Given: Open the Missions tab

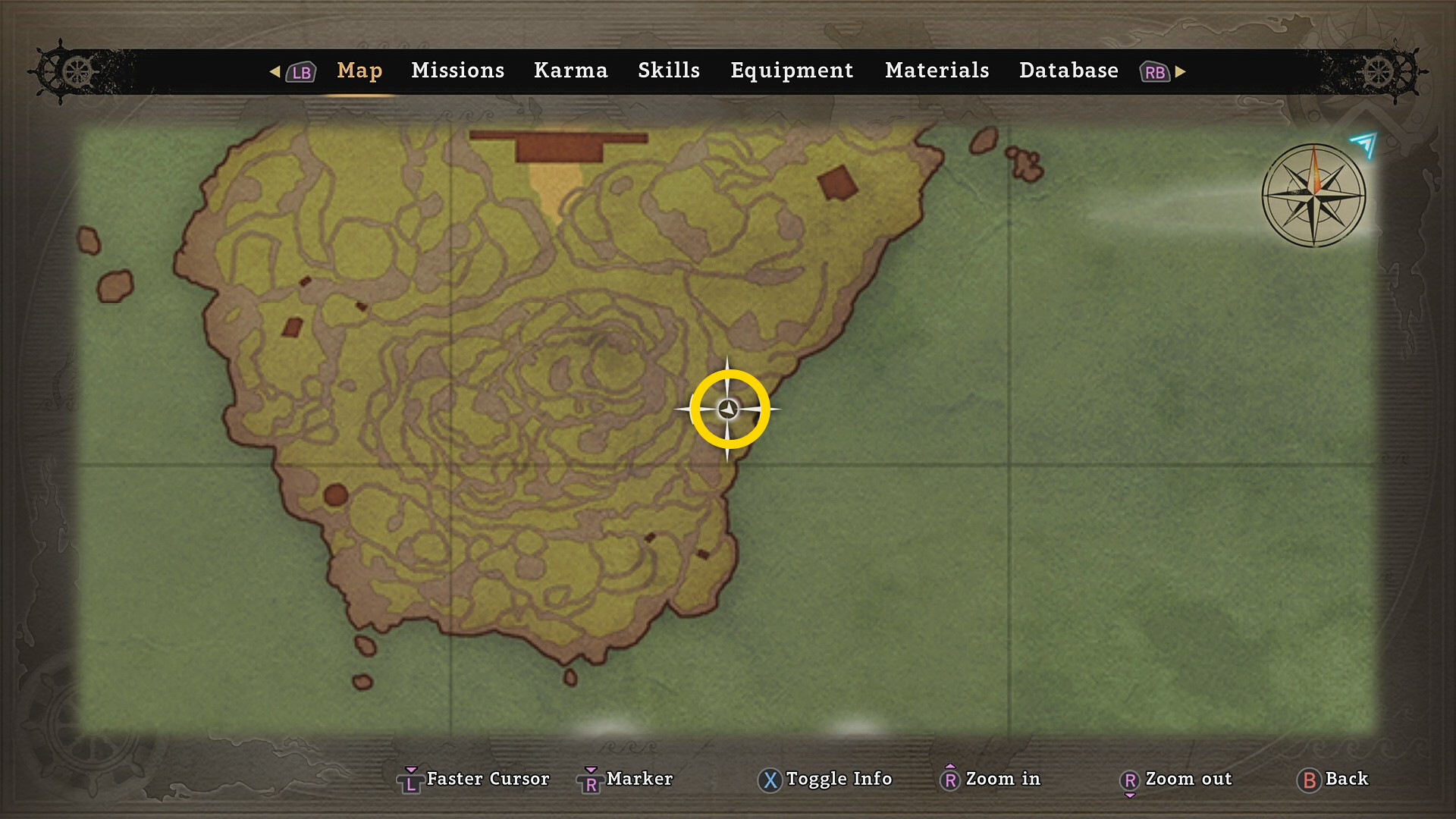Looking at the screenshot, I should coord(457,71).
